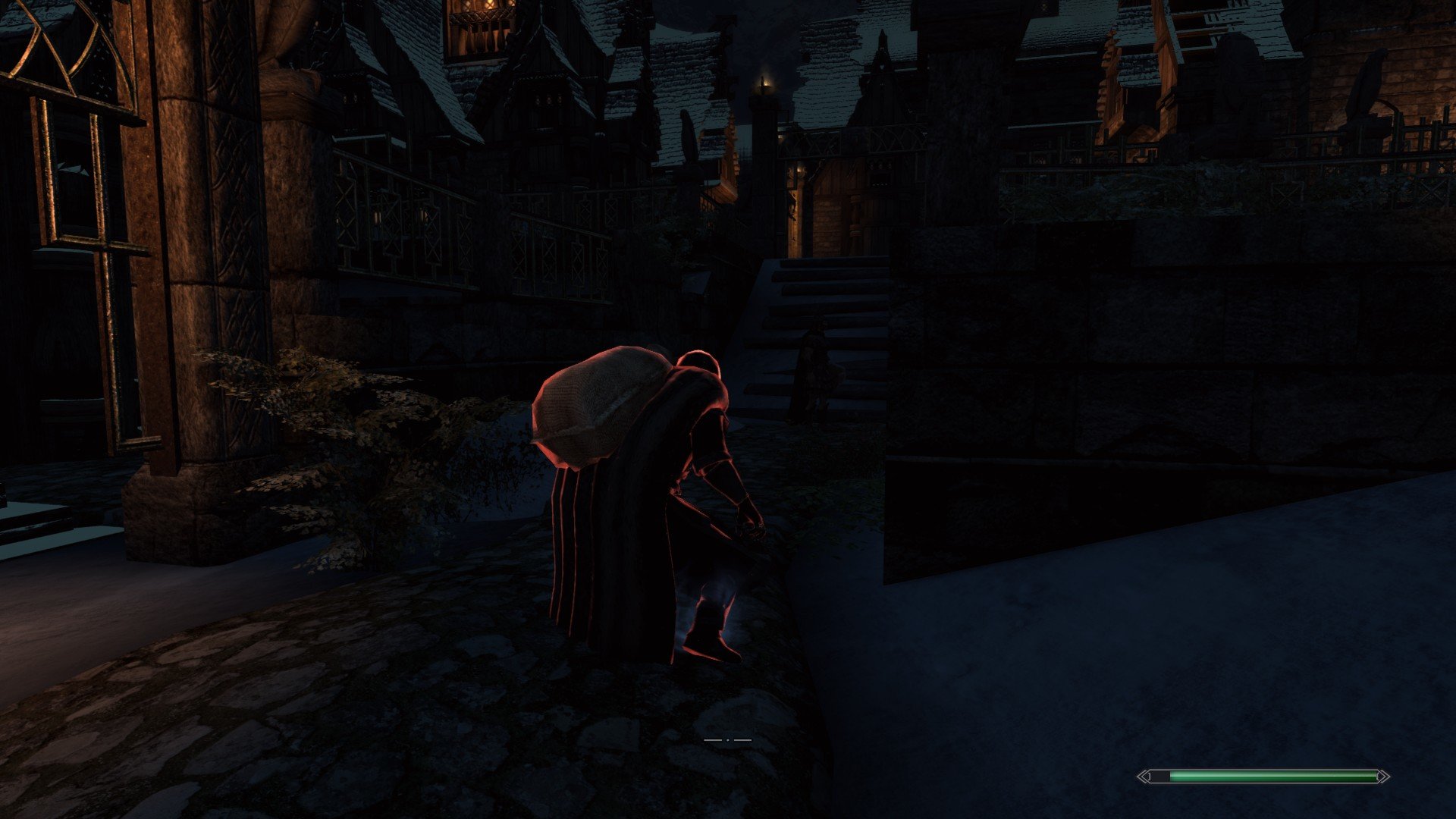1456x819 pixels.
Task: Click the left arrow cap of the stamina bar
Action: (x=1145, y=776)
